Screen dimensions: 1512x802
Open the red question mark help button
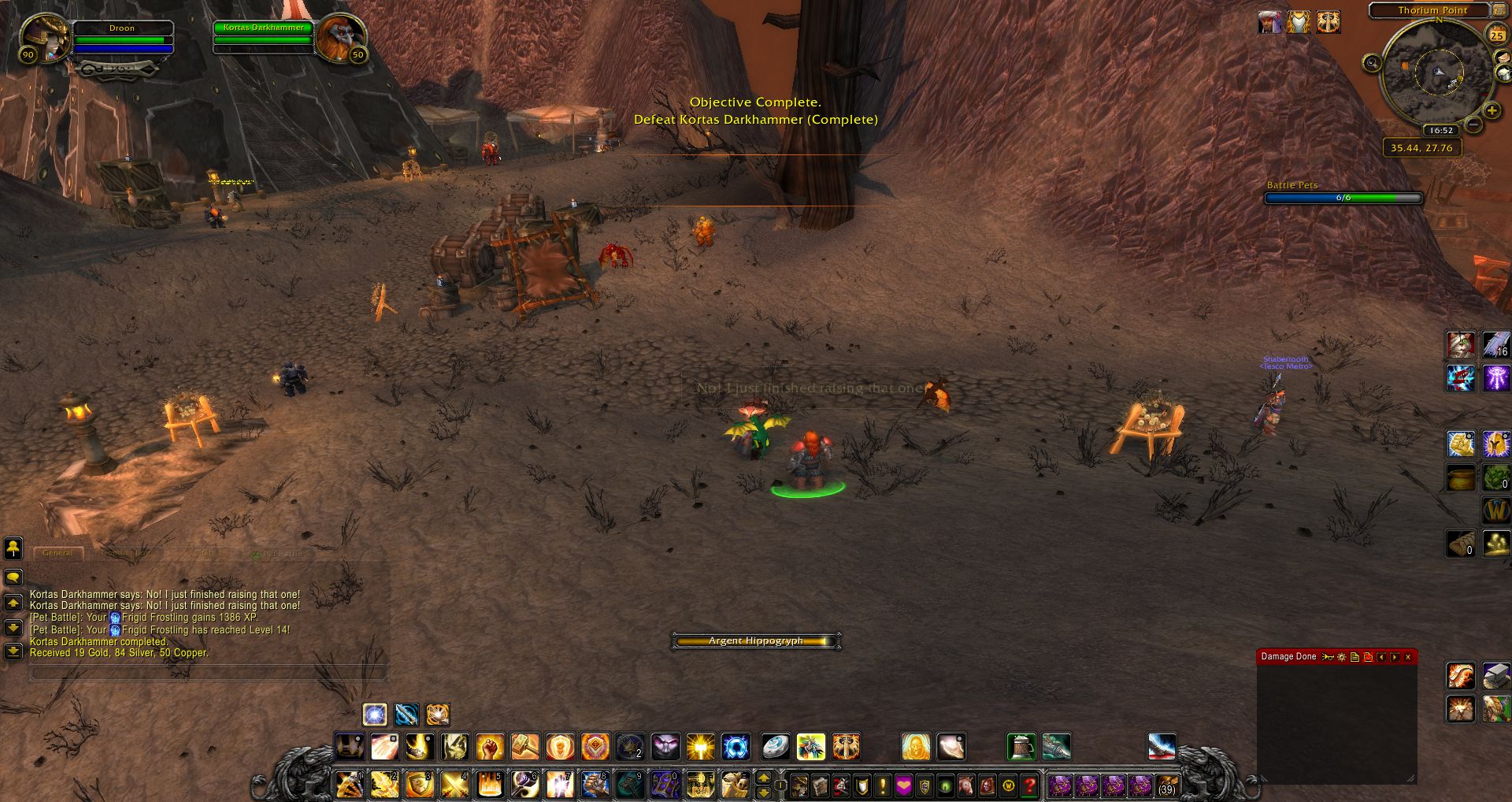[1029, 785]
